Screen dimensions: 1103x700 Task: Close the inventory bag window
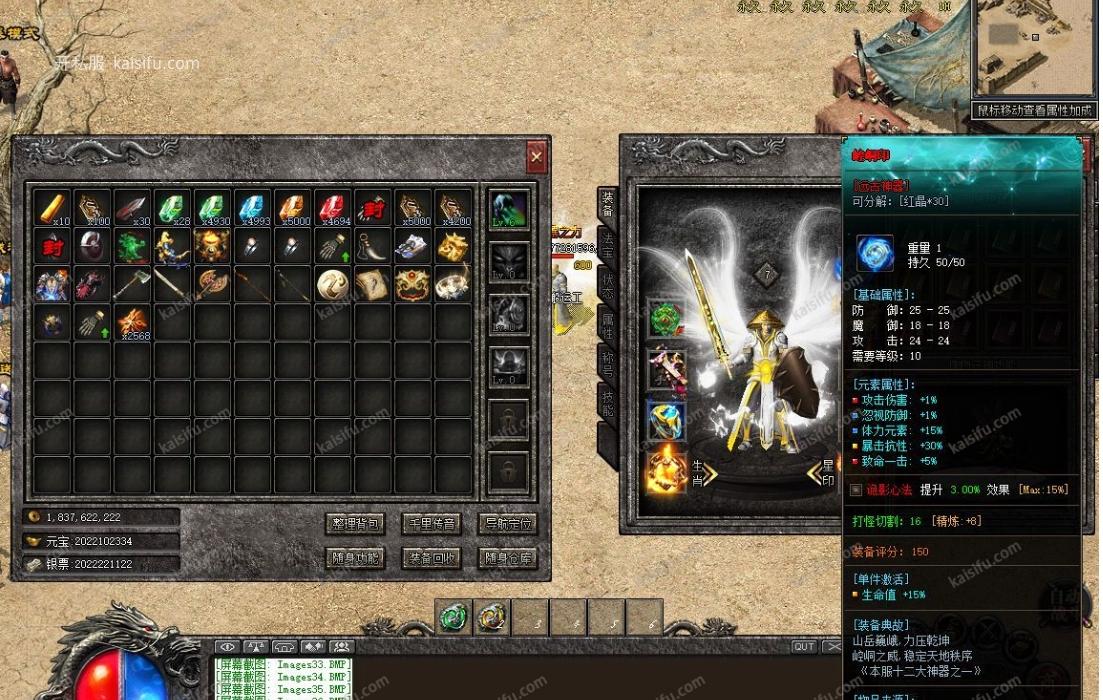click(537, 157)
